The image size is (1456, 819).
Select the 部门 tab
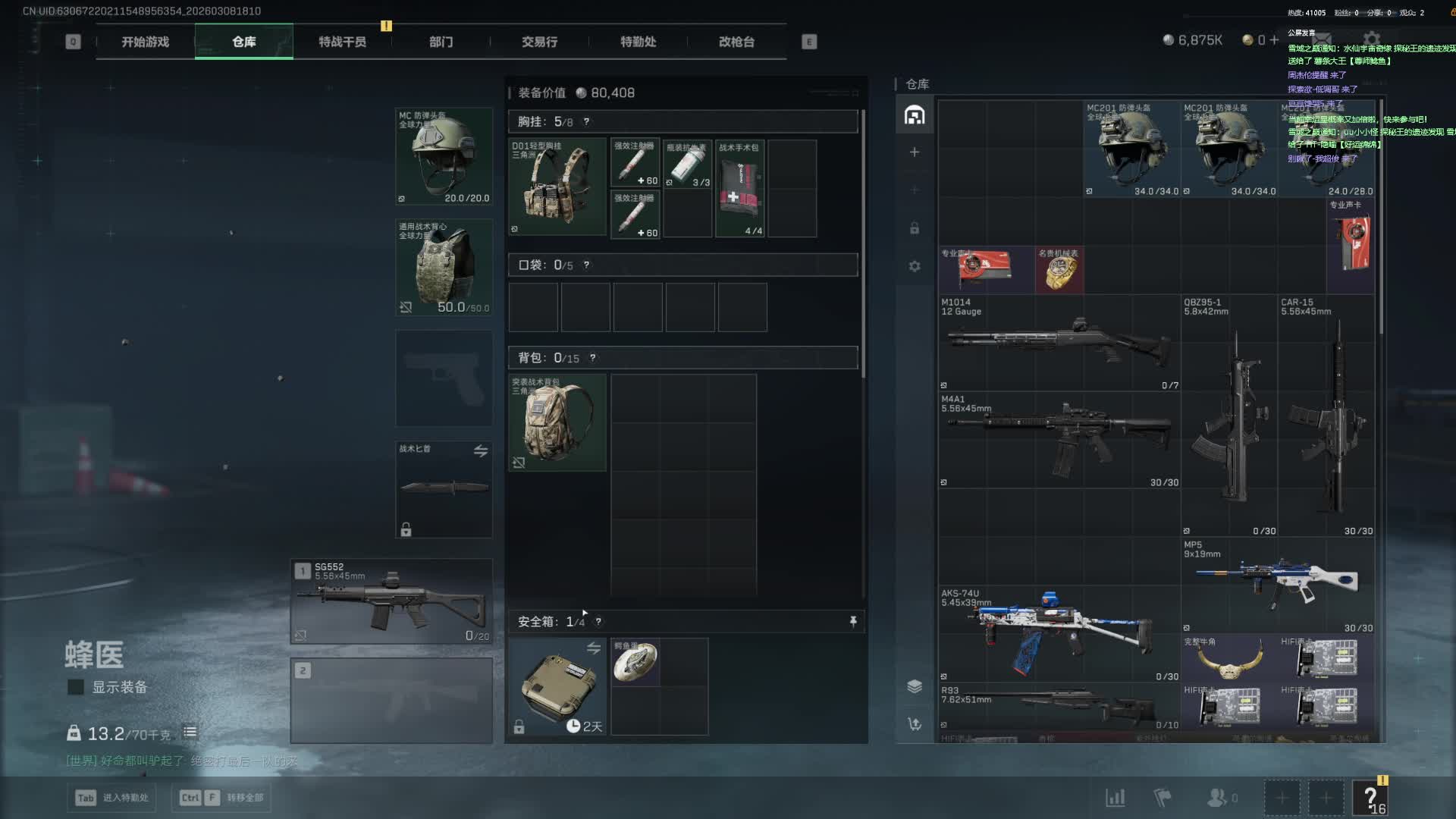click(441, 42)
